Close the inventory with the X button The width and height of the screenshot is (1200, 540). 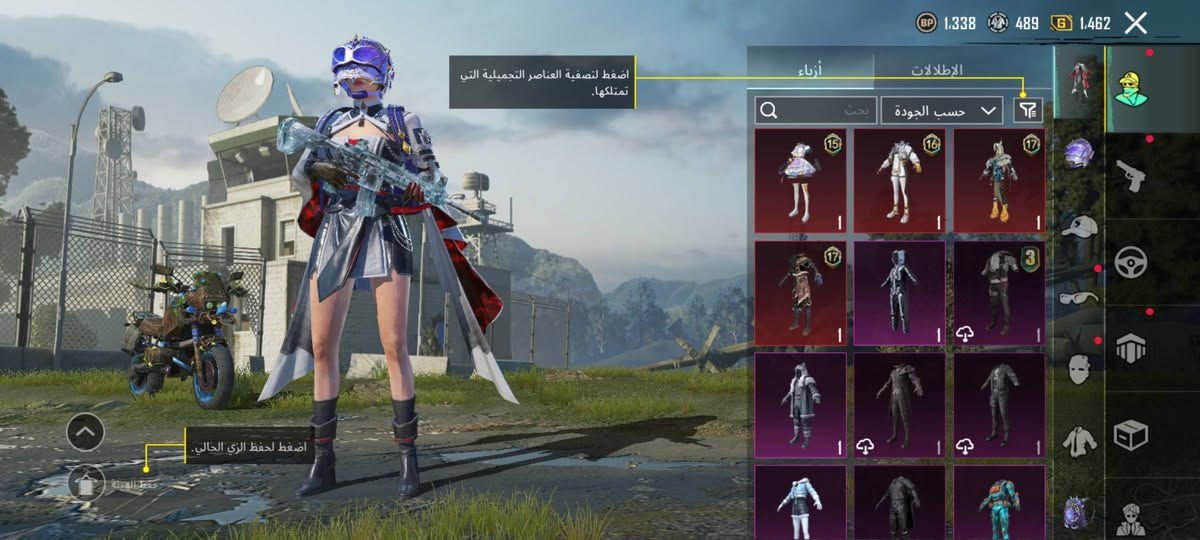[1135, 23]
